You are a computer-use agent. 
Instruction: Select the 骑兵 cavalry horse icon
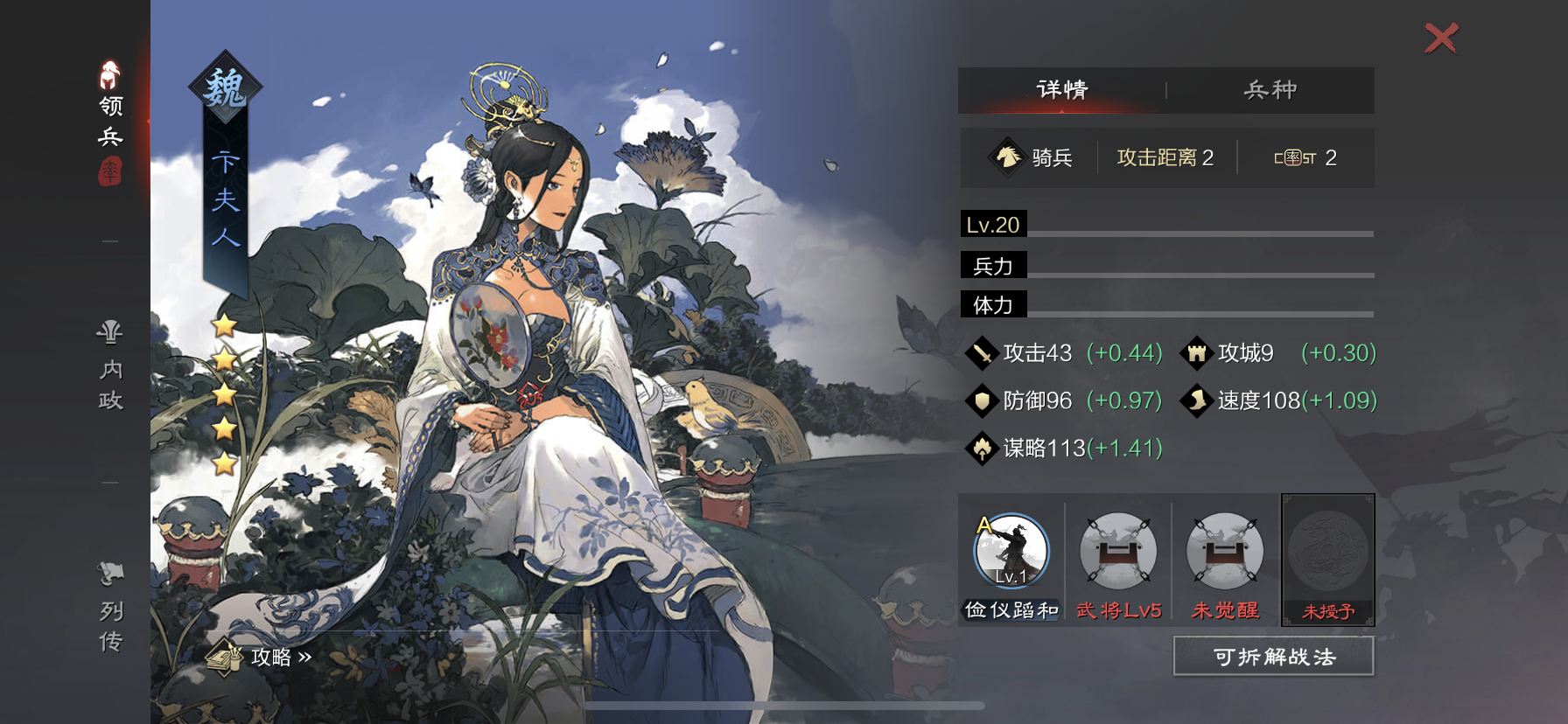tap(1008, 157)
